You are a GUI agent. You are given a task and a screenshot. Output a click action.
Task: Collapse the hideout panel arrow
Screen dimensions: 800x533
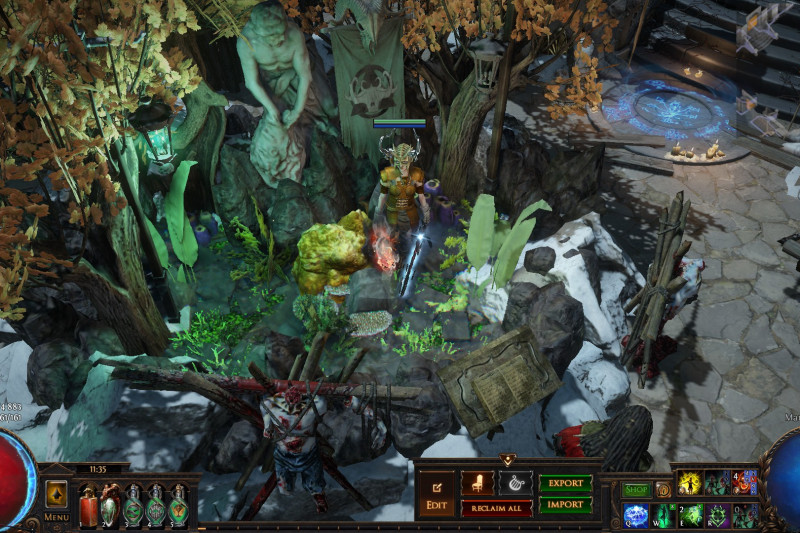point(509,460)
